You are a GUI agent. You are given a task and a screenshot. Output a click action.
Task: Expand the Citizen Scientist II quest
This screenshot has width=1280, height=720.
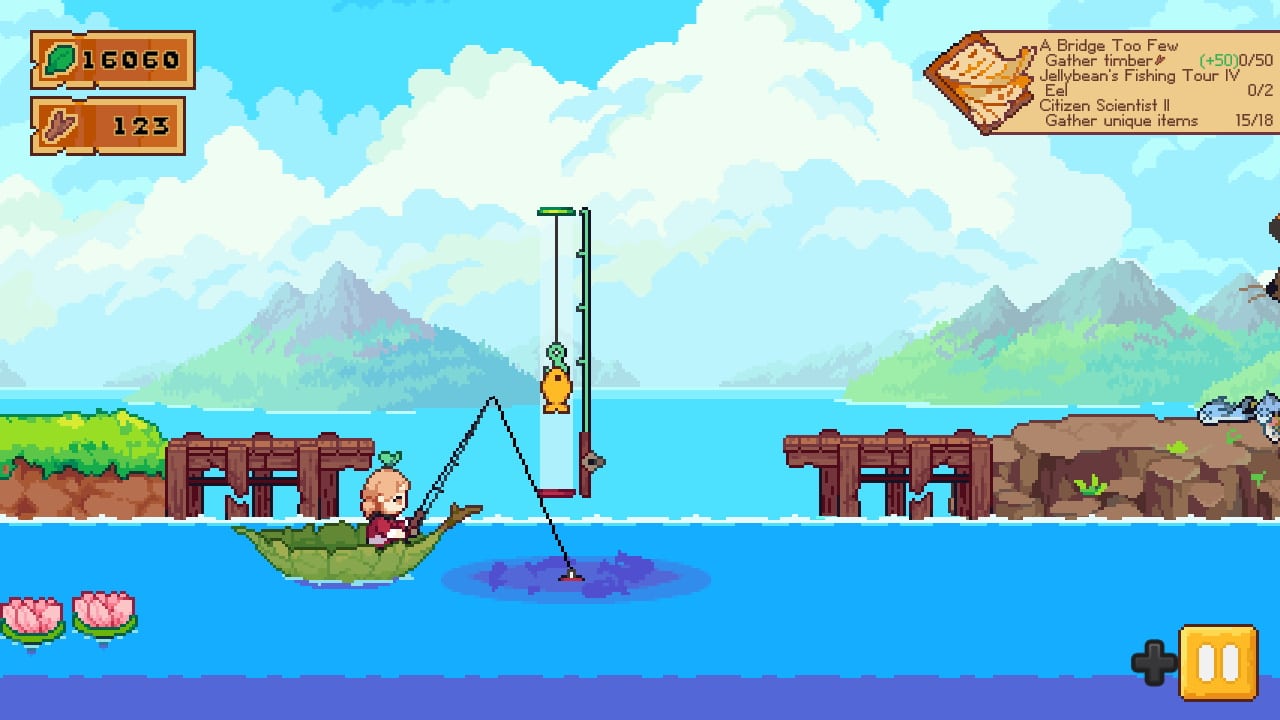[x=1106, y=105]
